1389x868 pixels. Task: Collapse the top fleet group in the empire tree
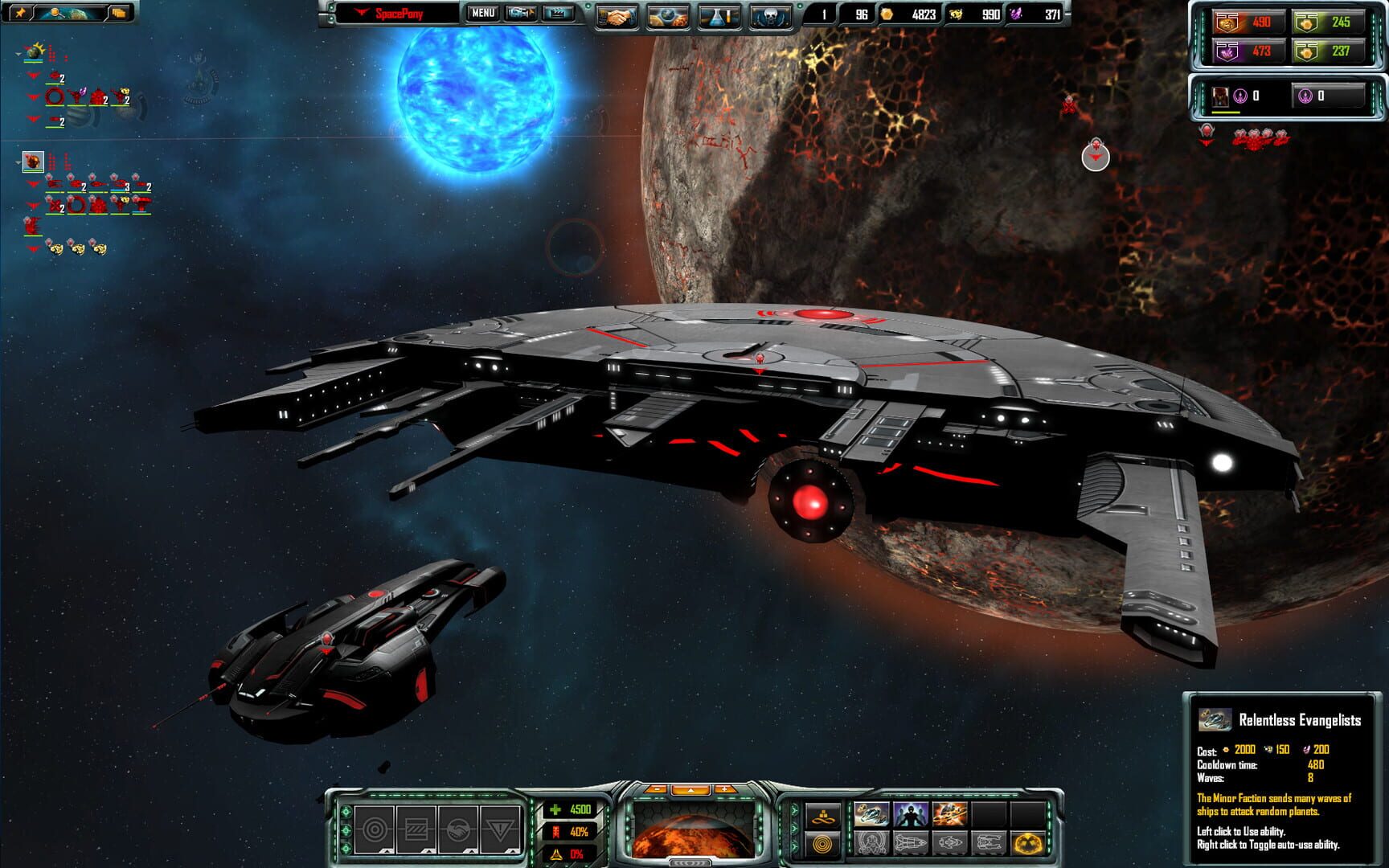pyautogui.click(x=18, y=55)
